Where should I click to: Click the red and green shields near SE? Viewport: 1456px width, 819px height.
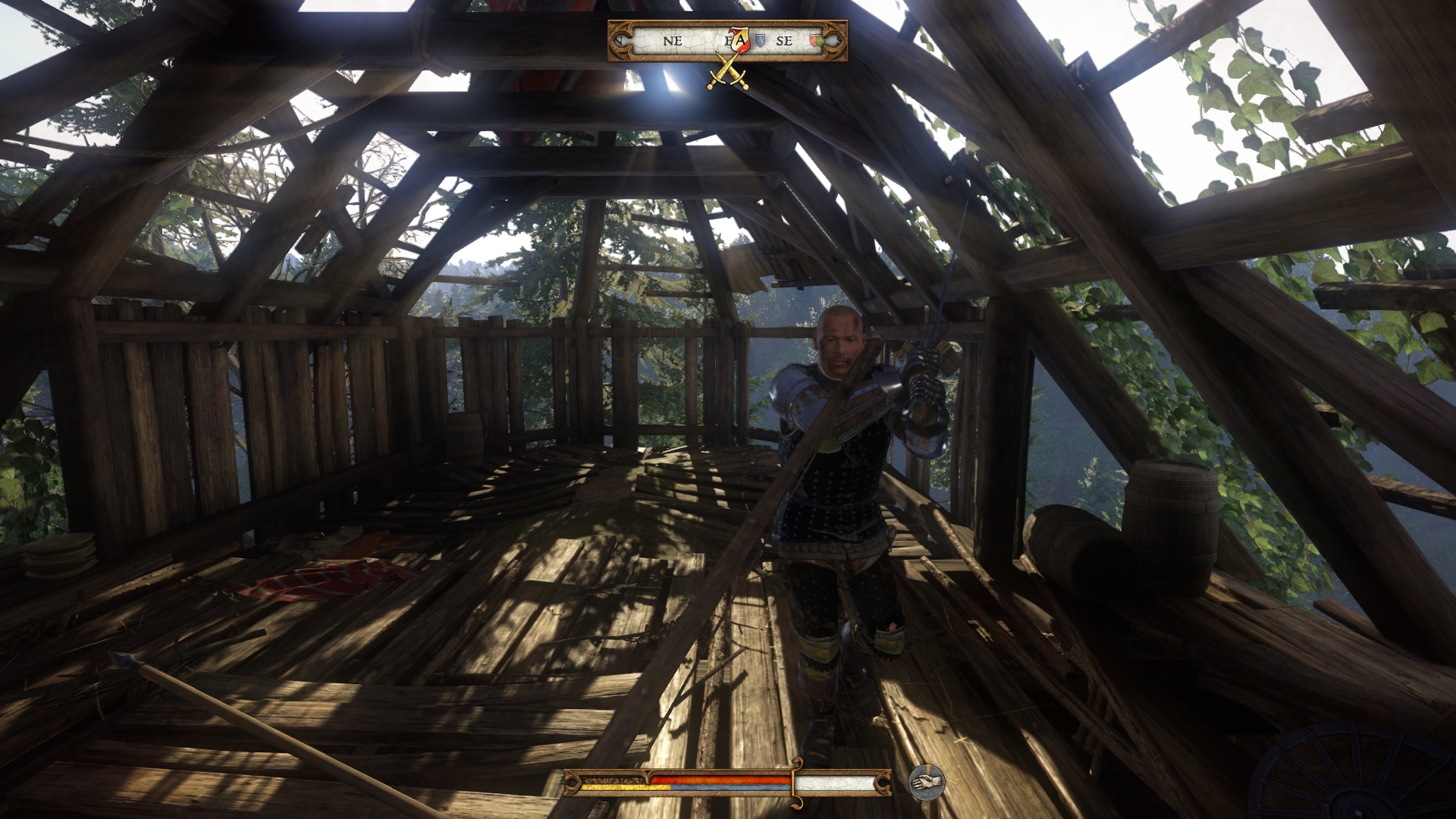(x=816, y=40)
